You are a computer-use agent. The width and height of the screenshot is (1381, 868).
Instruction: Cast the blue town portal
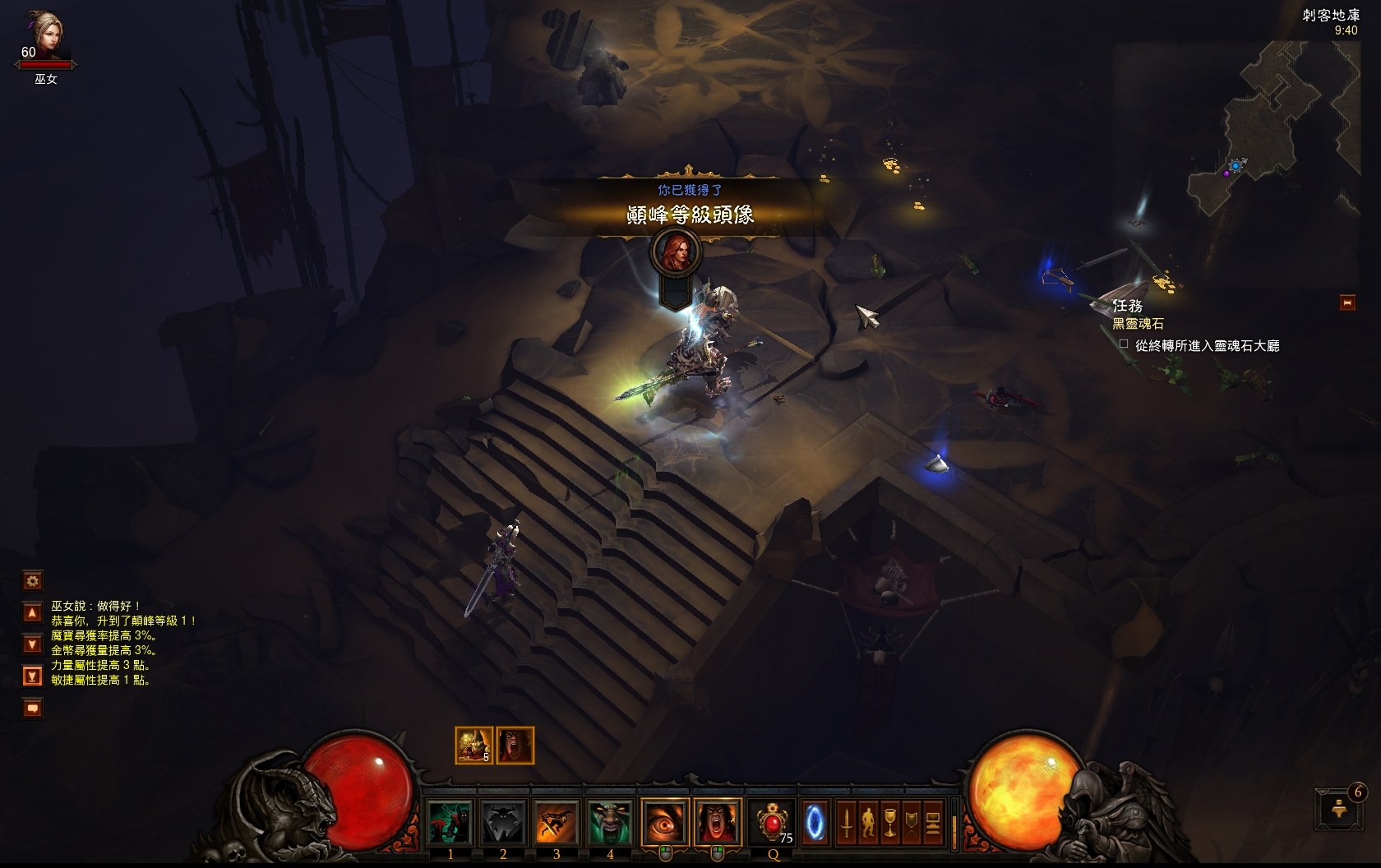815,822
